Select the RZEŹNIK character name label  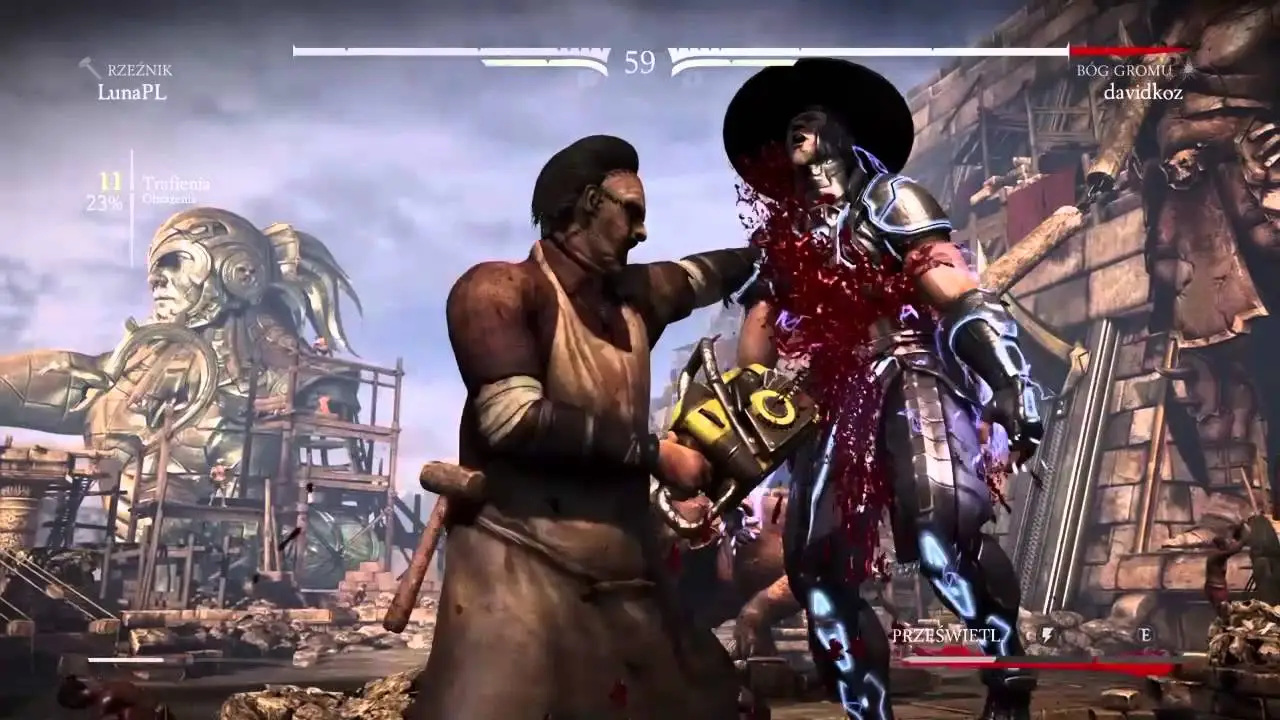click(x=139, y=69)
